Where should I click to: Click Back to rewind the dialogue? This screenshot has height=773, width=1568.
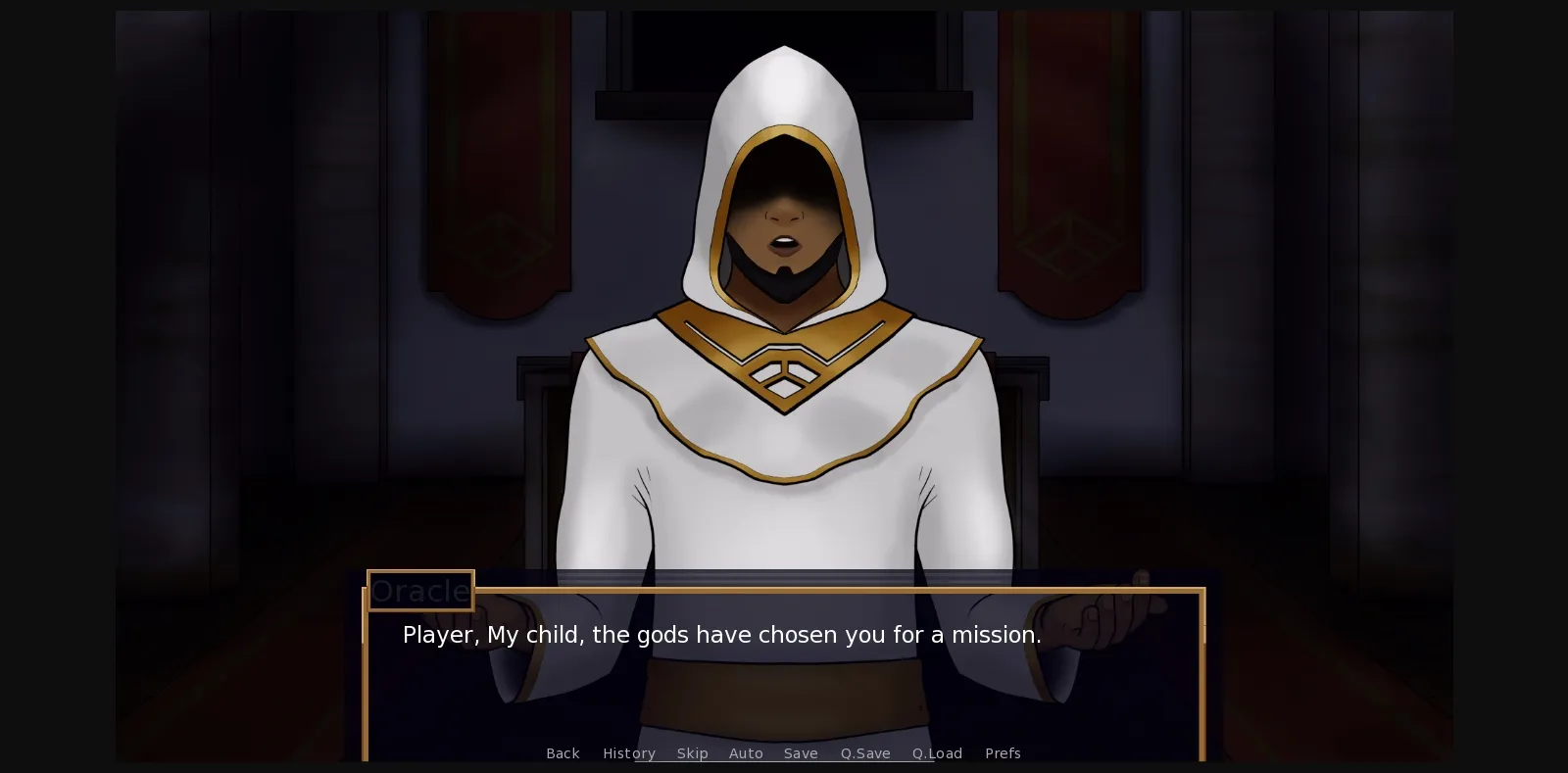click(x=563, y=753)
